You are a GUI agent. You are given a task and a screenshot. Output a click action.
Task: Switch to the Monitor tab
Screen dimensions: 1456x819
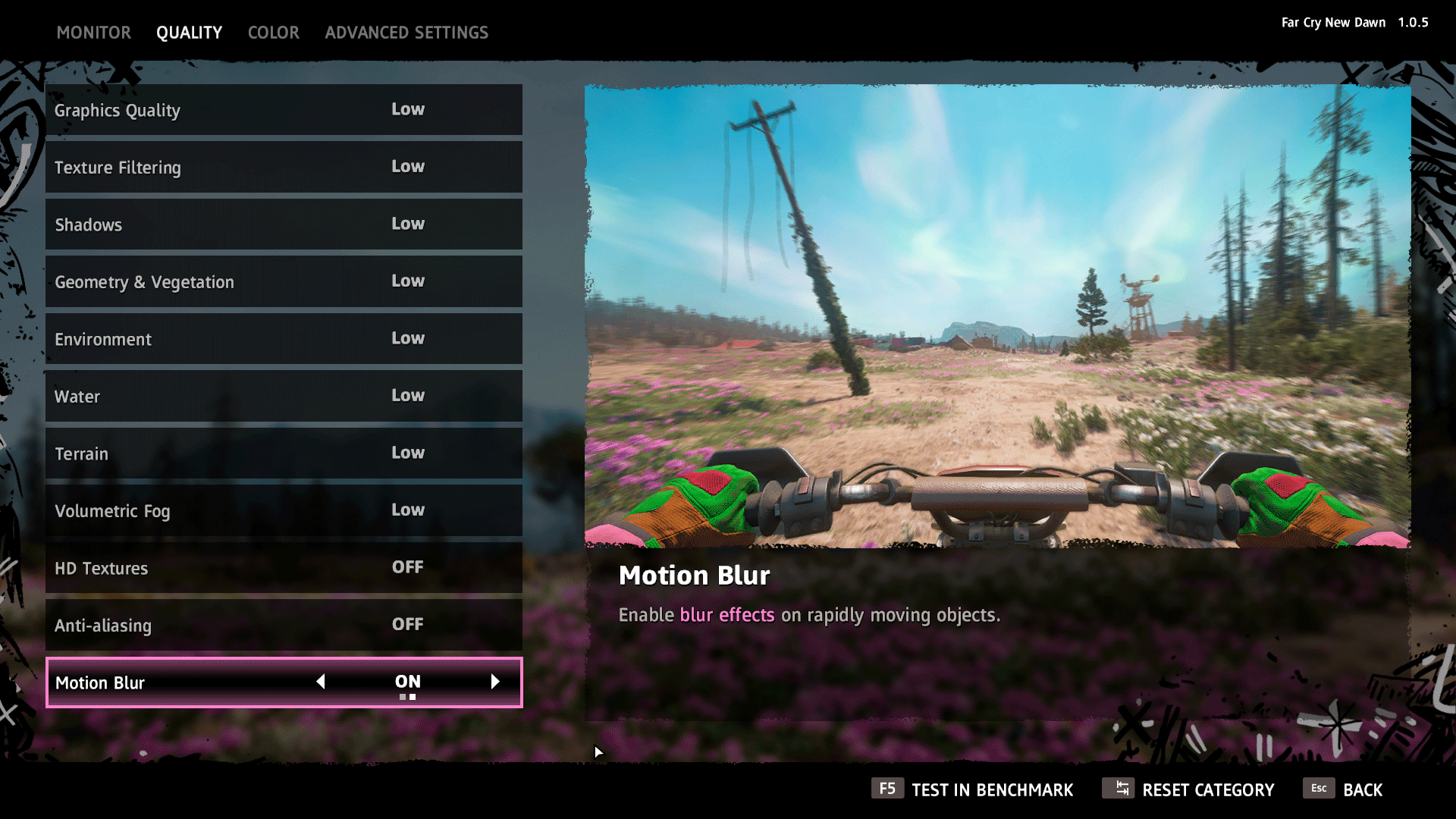[x=93, y=33]
